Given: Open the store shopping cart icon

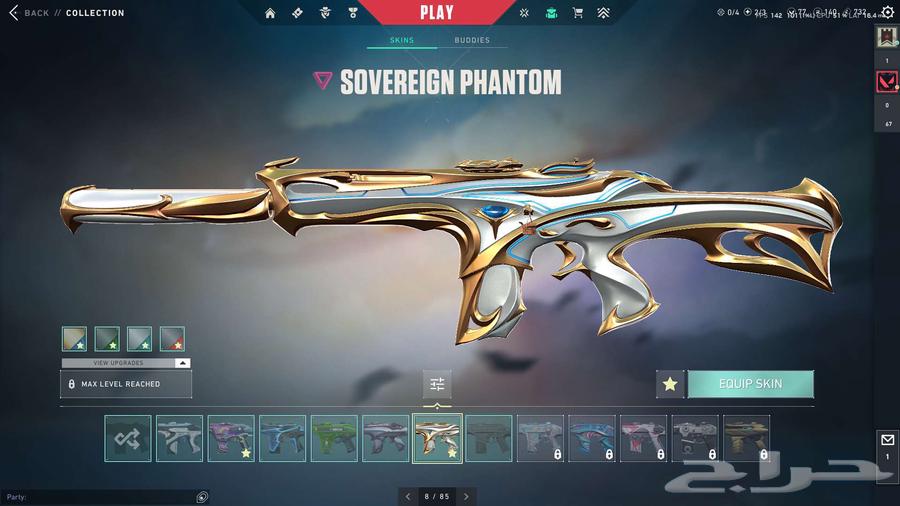Looking at the screenshot, I should (x=577, y=13).
